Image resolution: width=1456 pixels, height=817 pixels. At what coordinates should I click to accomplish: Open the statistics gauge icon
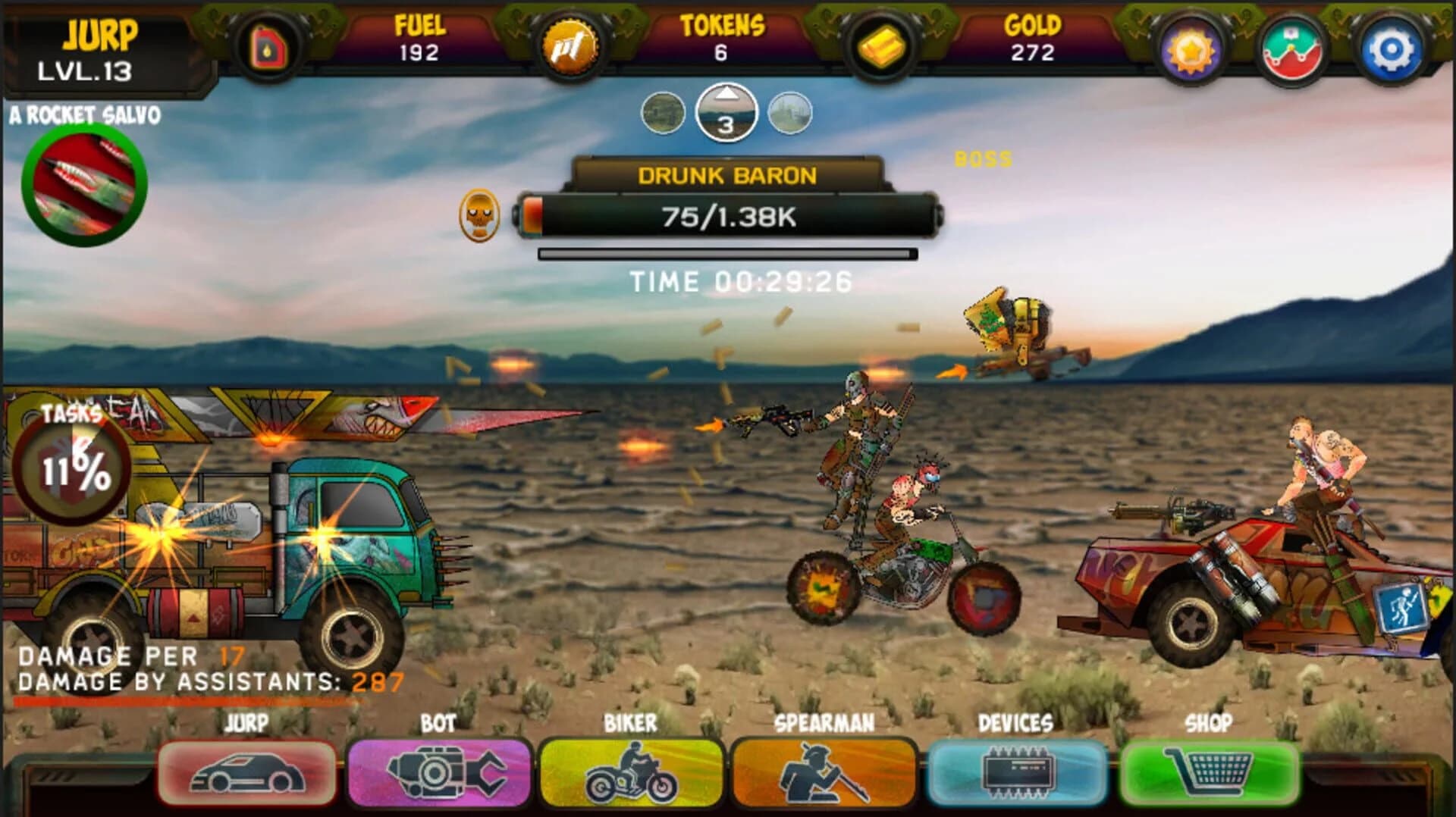pos(1291,47)
